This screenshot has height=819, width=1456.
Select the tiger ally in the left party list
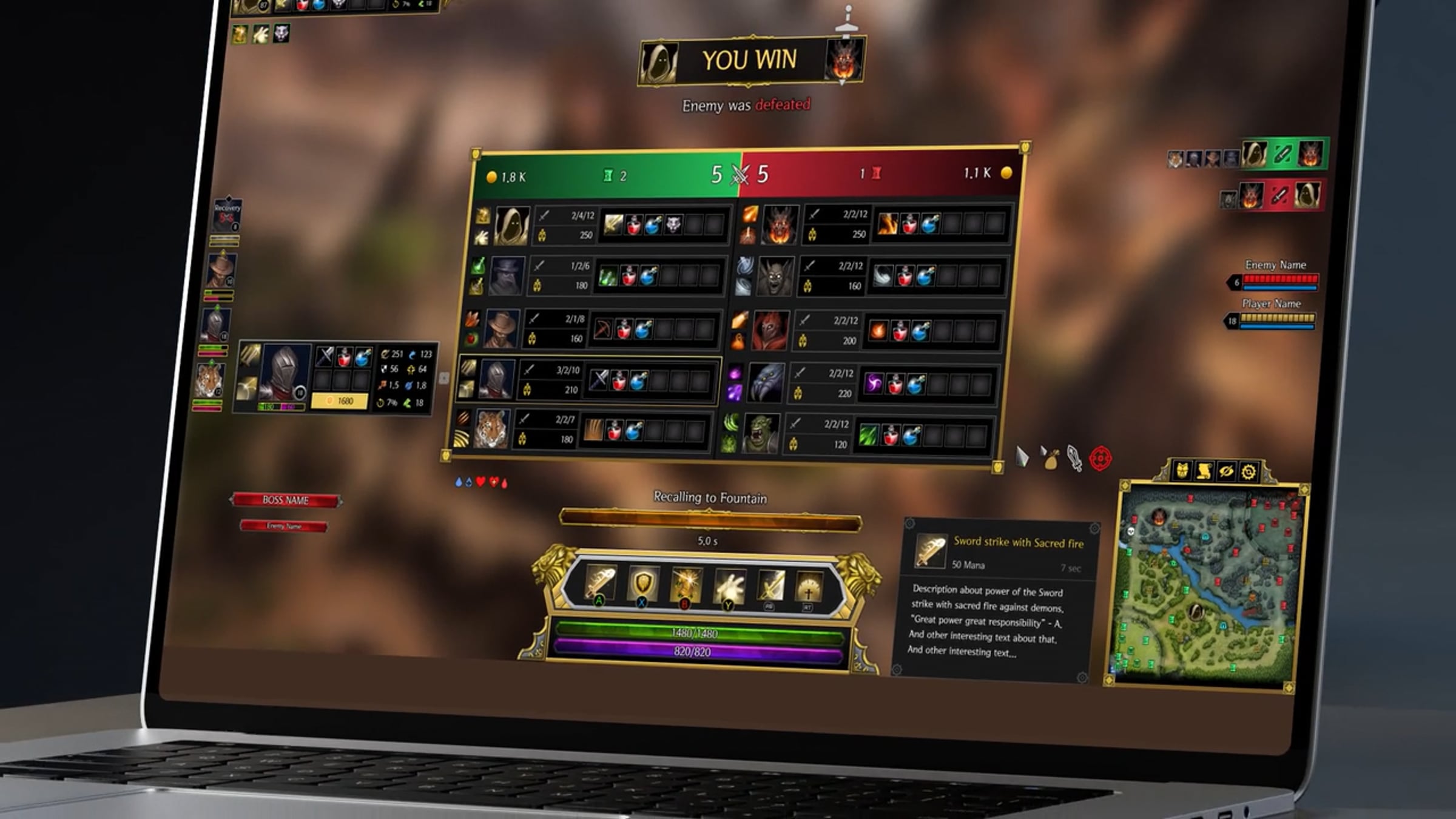coord(210,380)
